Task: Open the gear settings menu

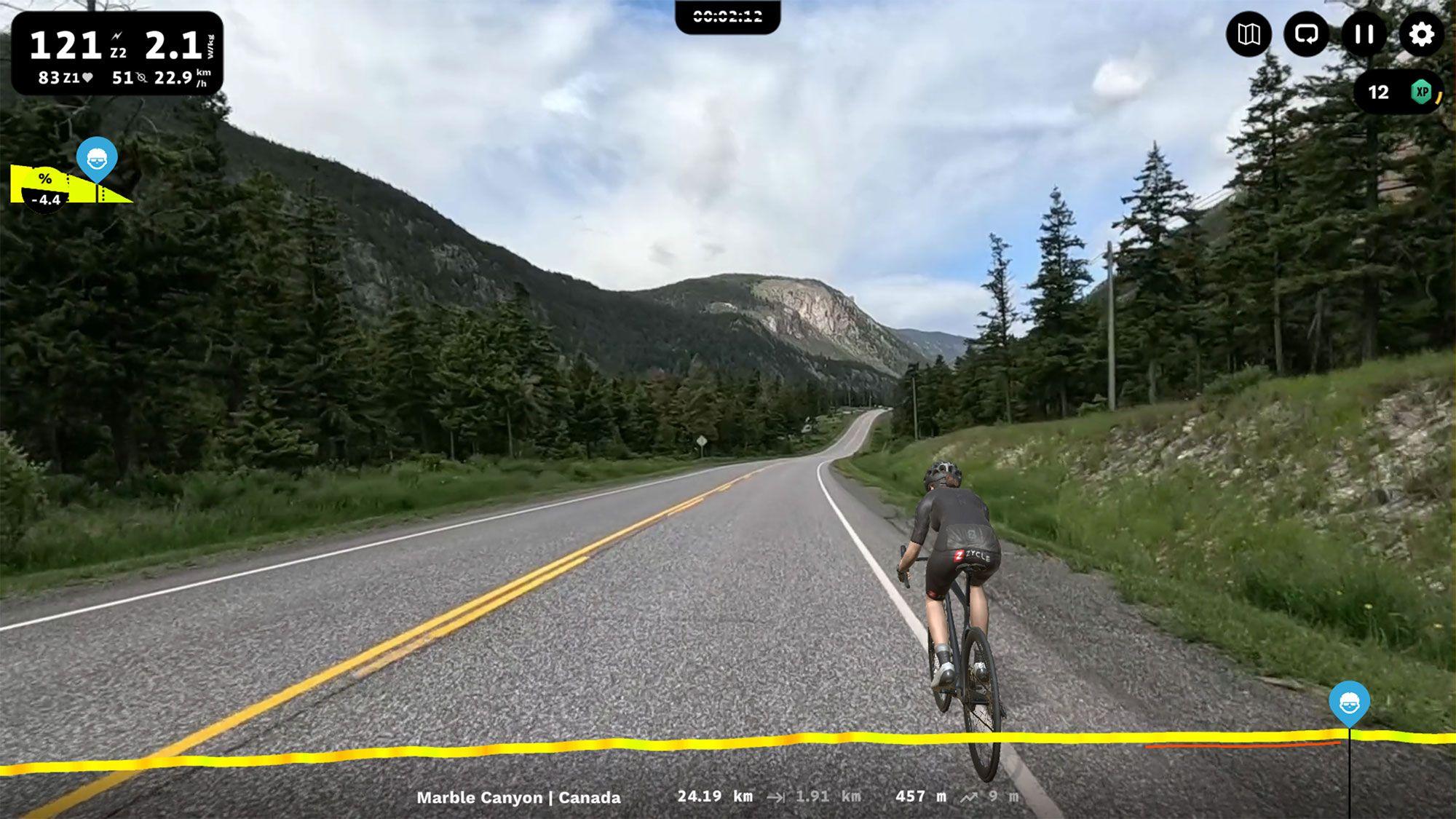Action: click(1421, 34)
